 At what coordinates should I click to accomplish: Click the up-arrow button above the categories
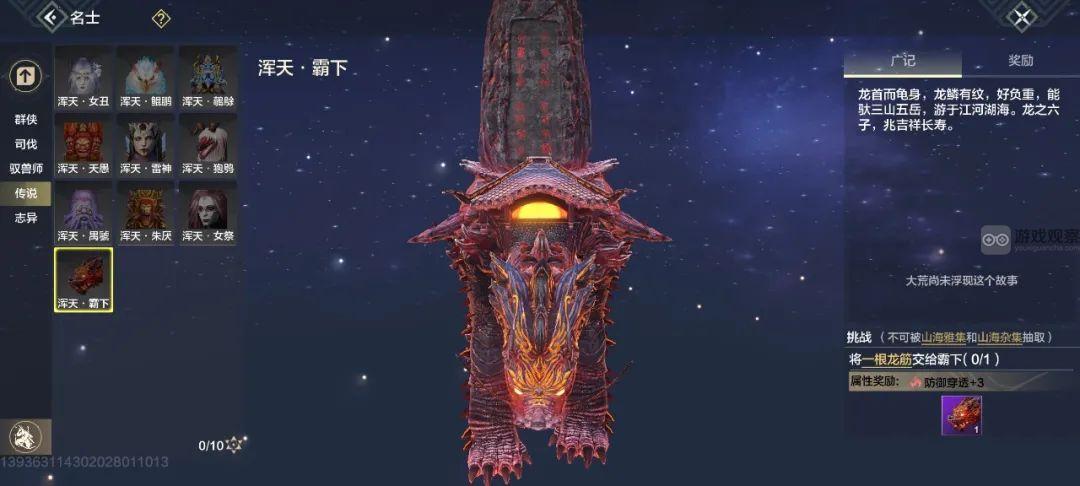(x=25, y=75)
